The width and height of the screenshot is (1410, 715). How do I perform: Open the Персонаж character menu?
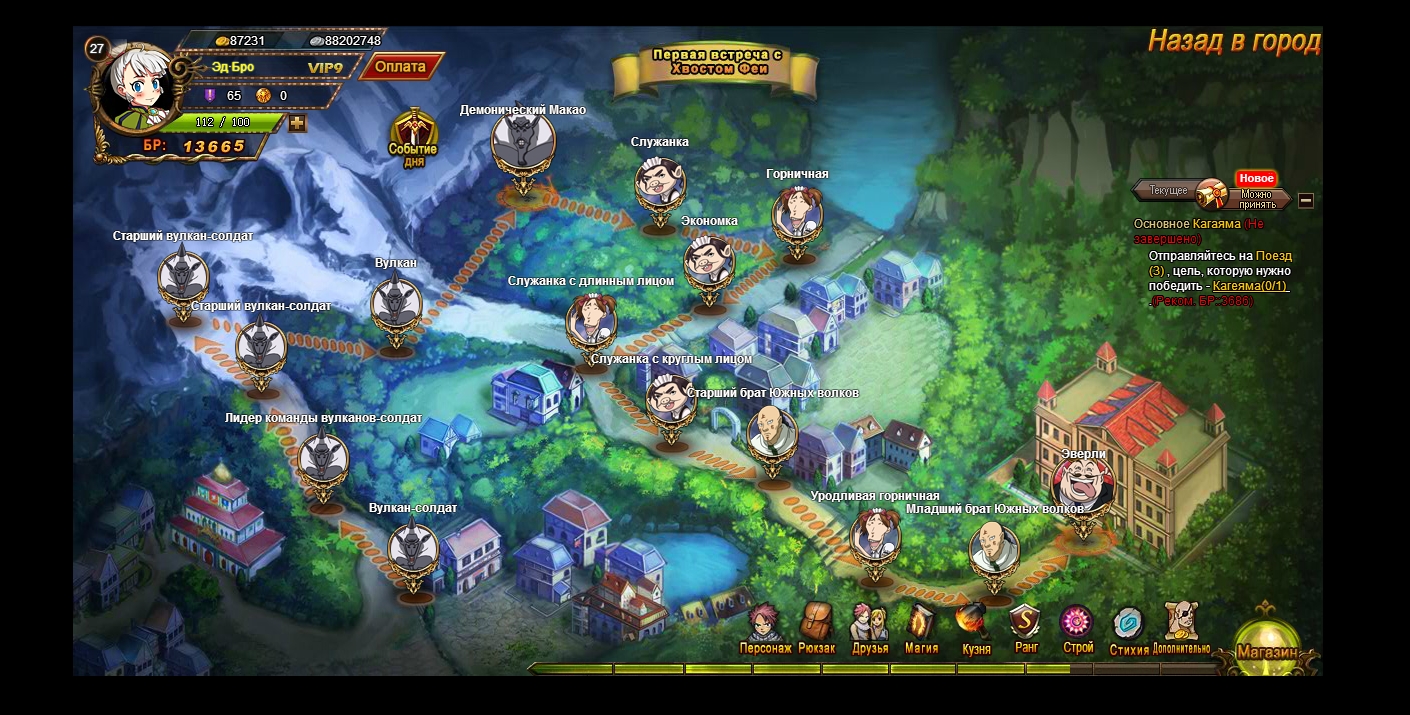point(766,629)
